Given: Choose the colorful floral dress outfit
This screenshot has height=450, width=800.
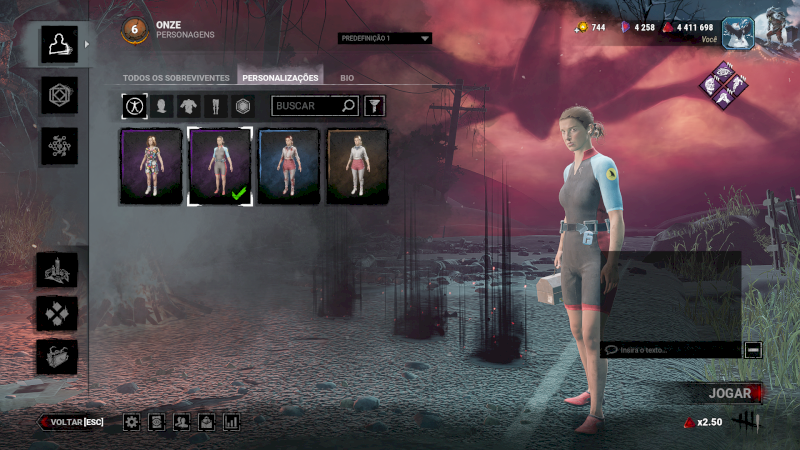Looking at the screenshot, I should 151,166.
